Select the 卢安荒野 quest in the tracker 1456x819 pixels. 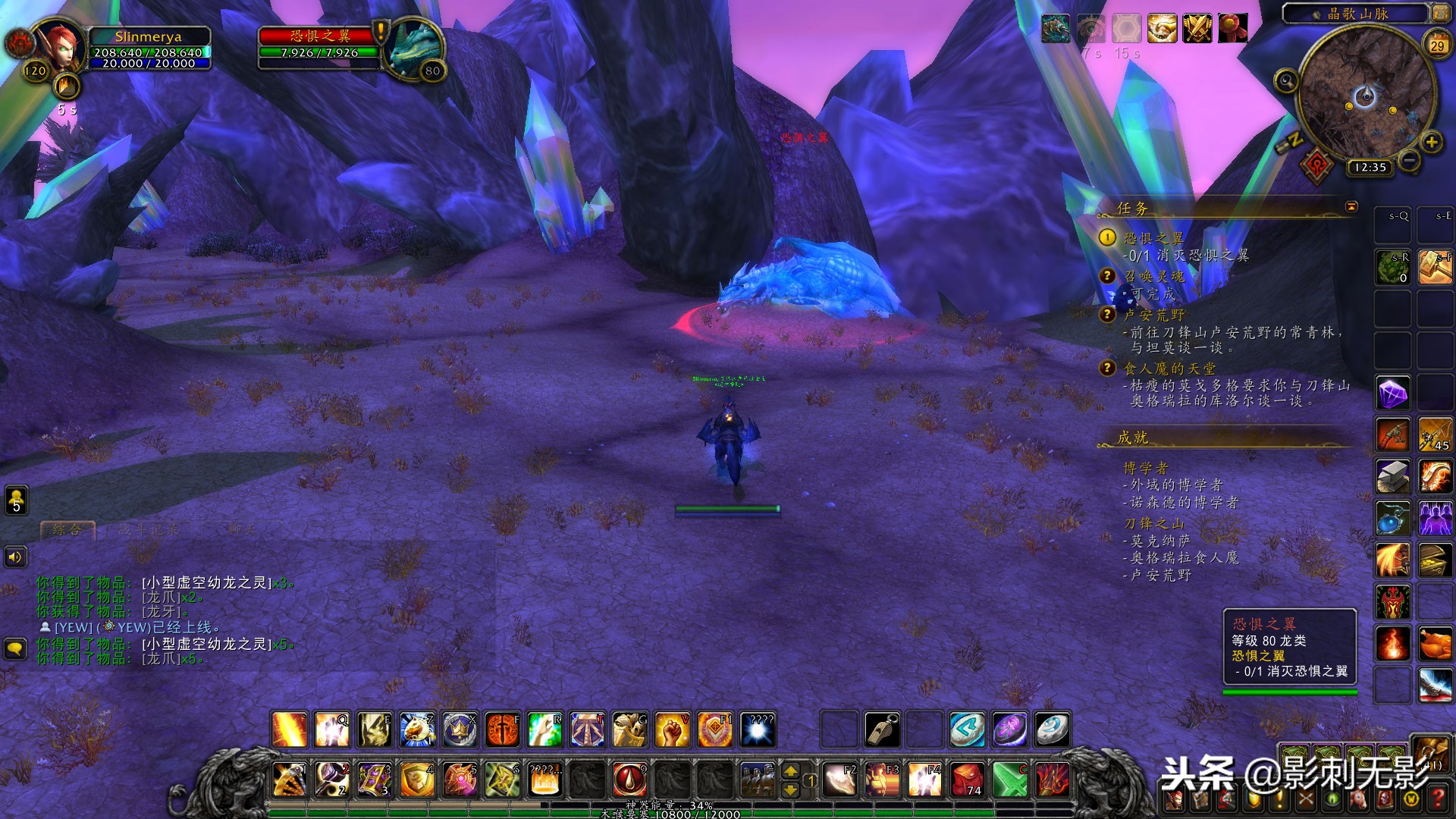click(x=1153, y=314)
